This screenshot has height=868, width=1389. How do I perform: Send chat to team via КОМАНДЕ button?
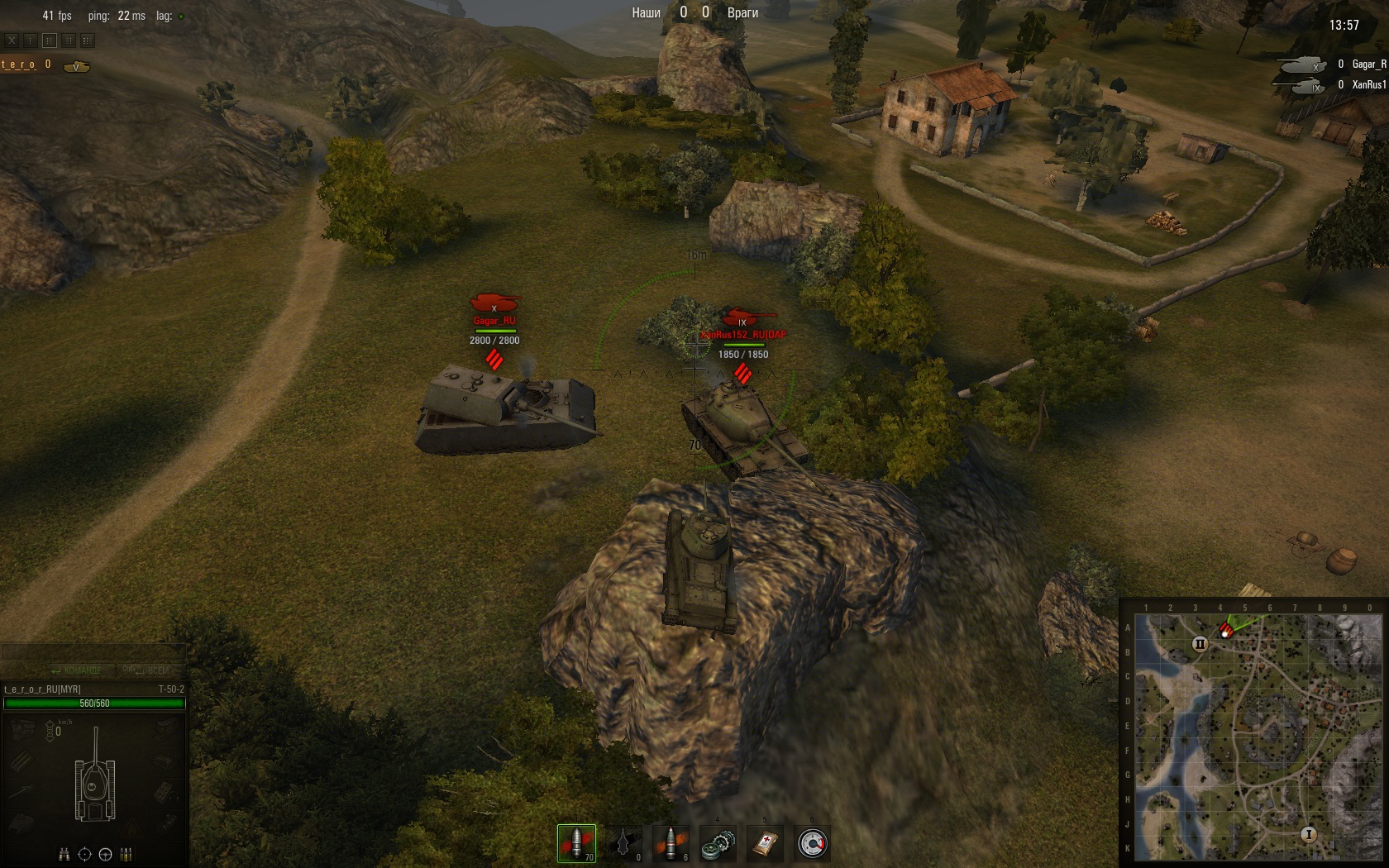[77, 670]
